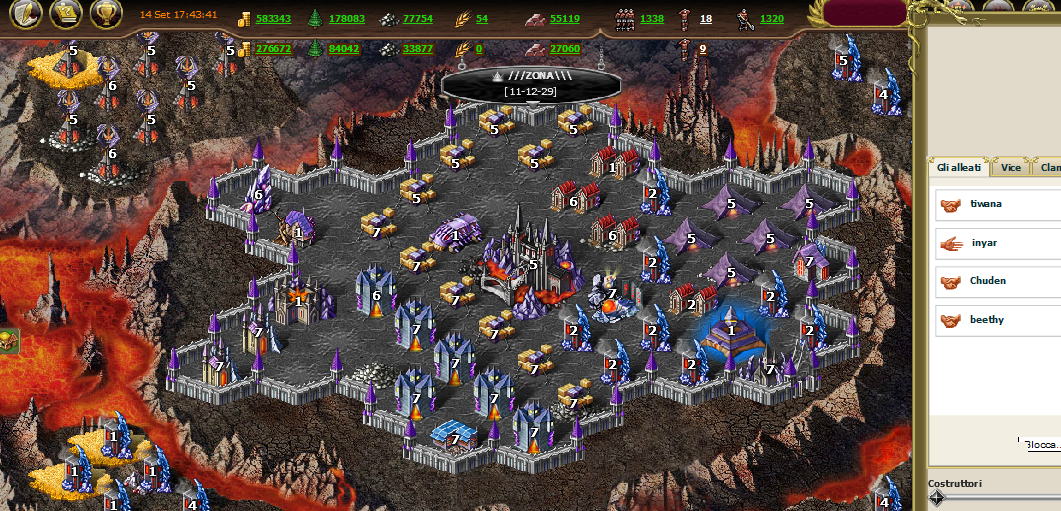
Task: Switch to the Vice tab
Action: [x=1011, y=168]
